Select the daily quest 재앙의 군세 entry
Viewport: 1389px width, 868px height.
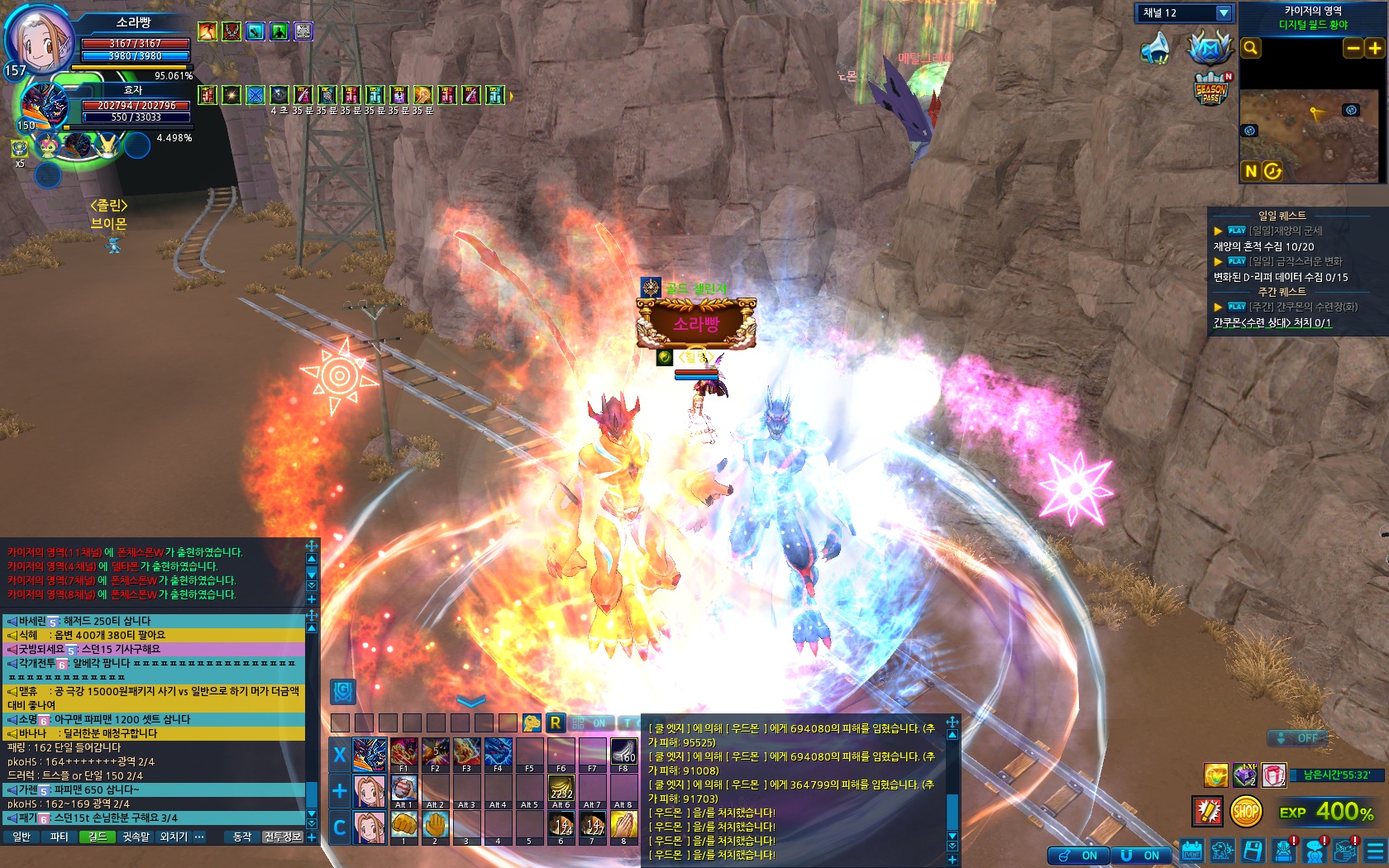click(x=1285, y=231)
